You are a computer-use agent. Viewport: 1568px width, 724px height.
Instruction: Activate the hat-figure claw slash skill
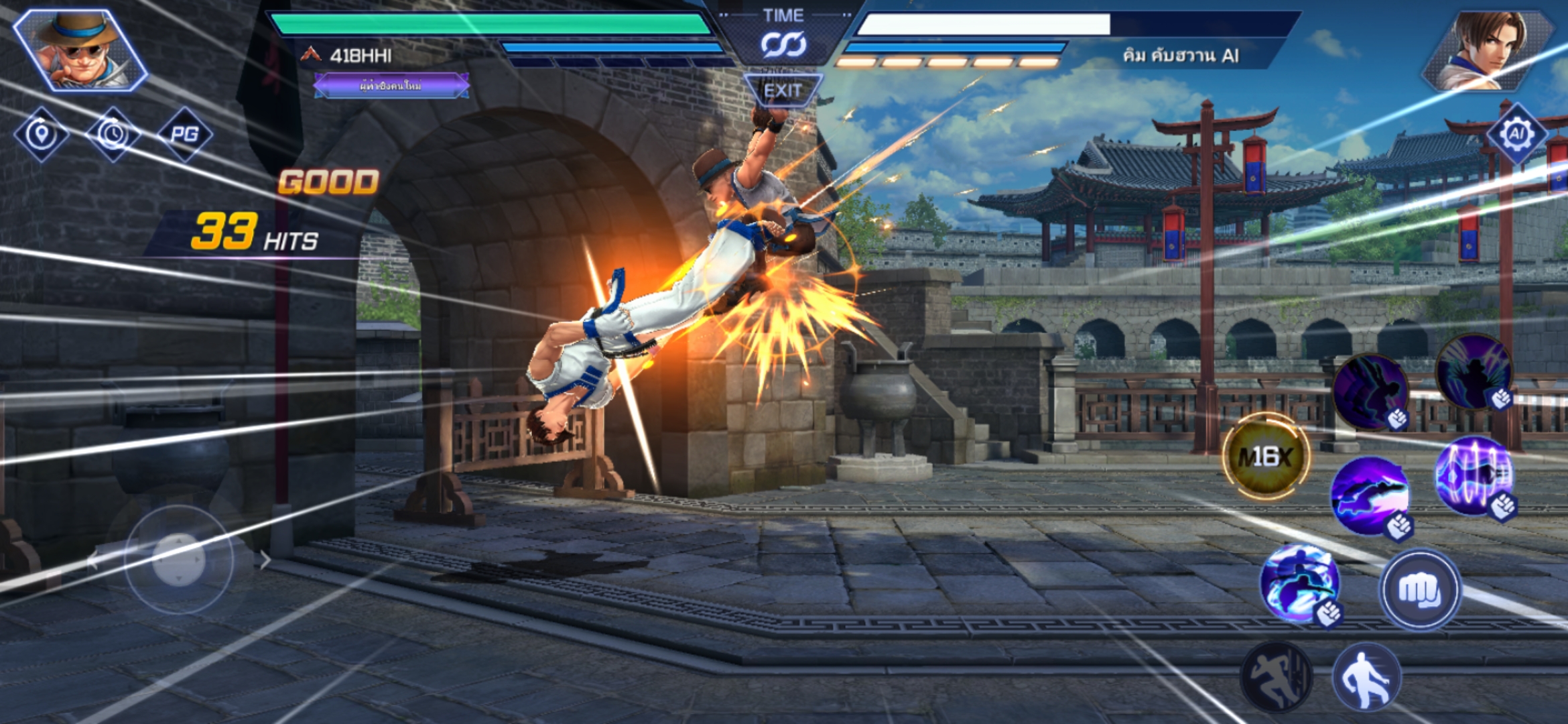(1474, 371)
